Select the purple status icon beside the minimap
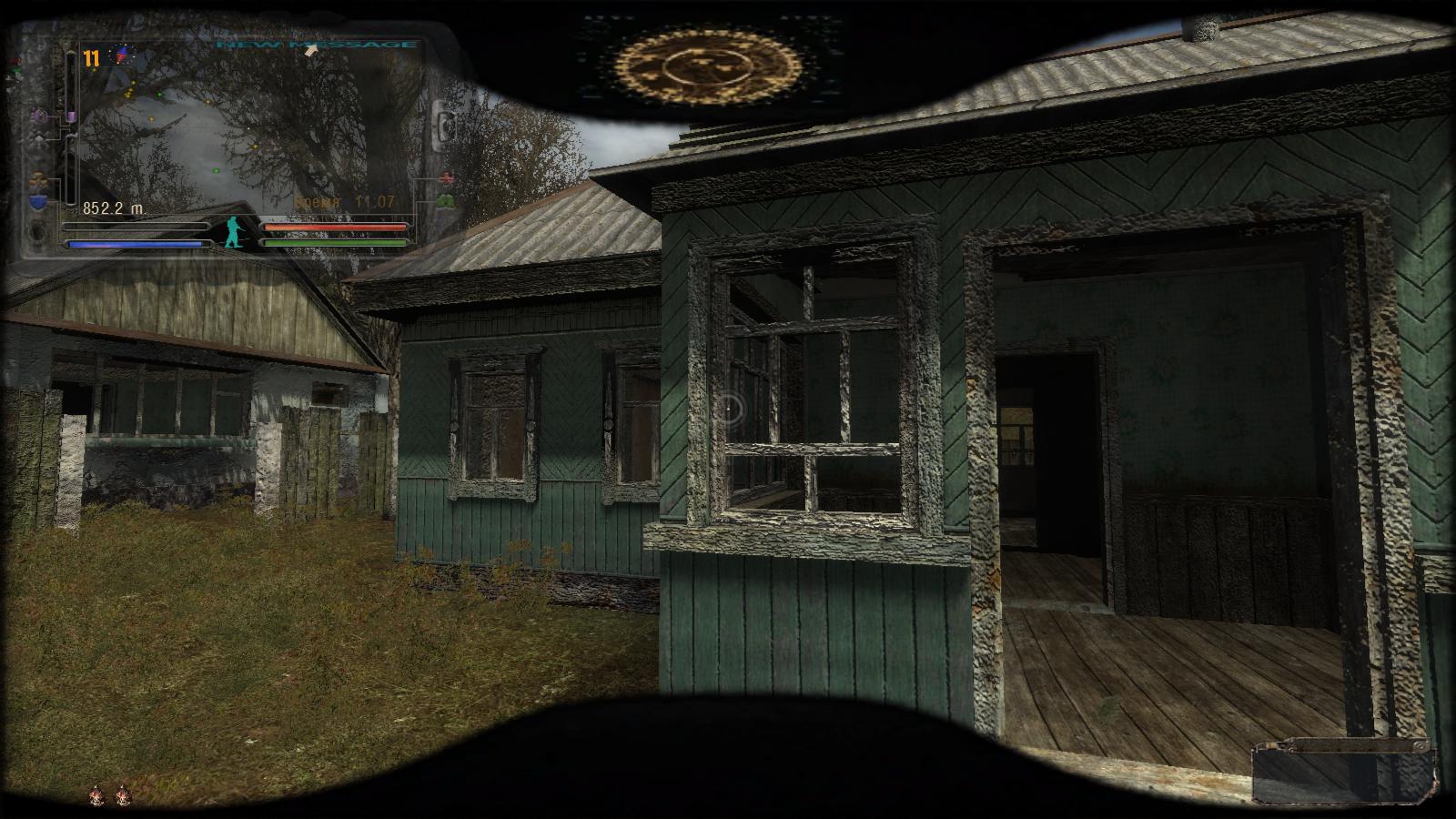Screen dimensions: 1456x819 (x=39, y=117)
